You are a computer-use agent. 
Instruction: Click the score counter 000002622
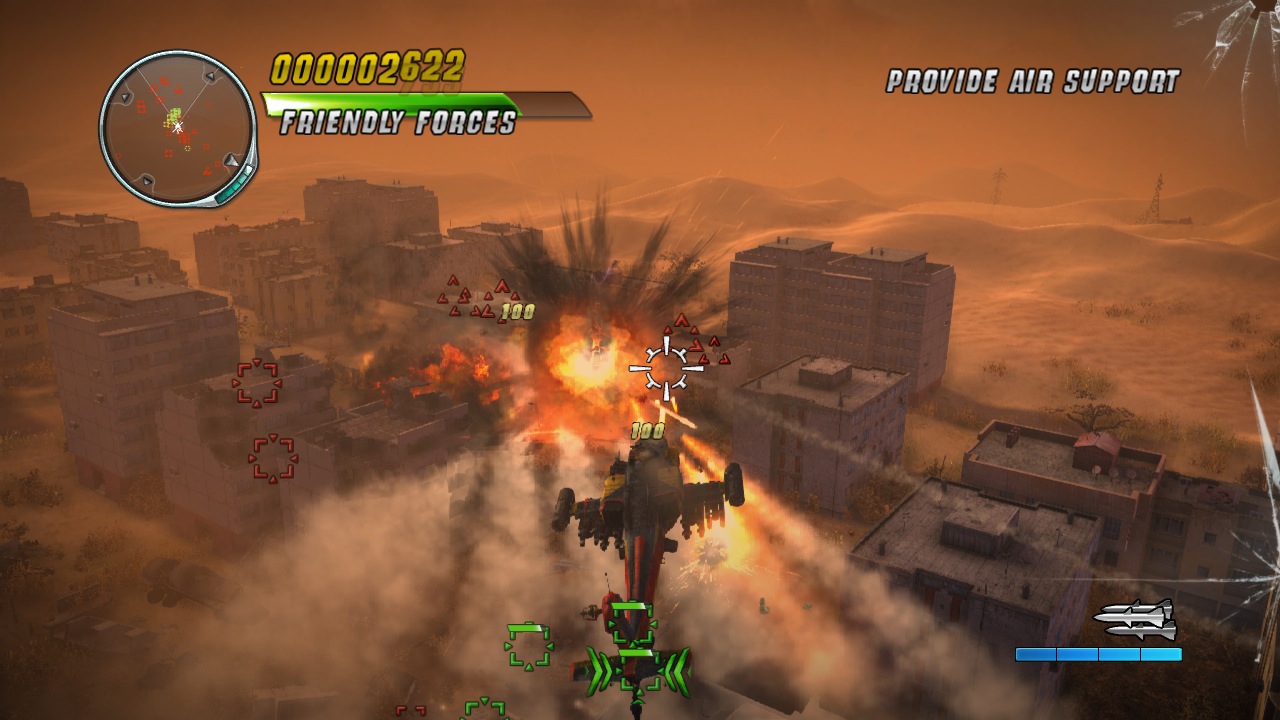[367, 65]
